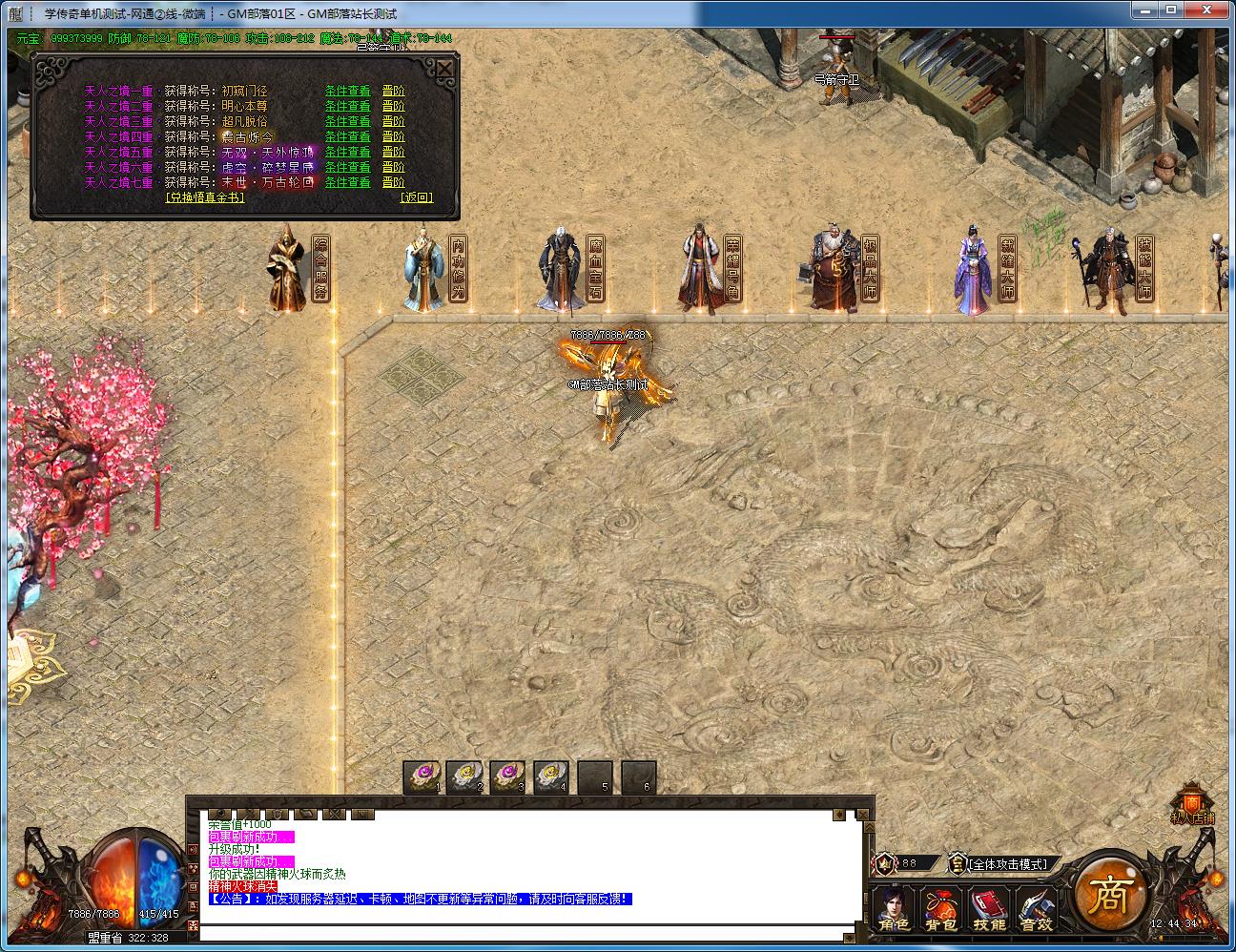Choose the 返回 link to go back
1236x952 pixels.
[416, 197]
